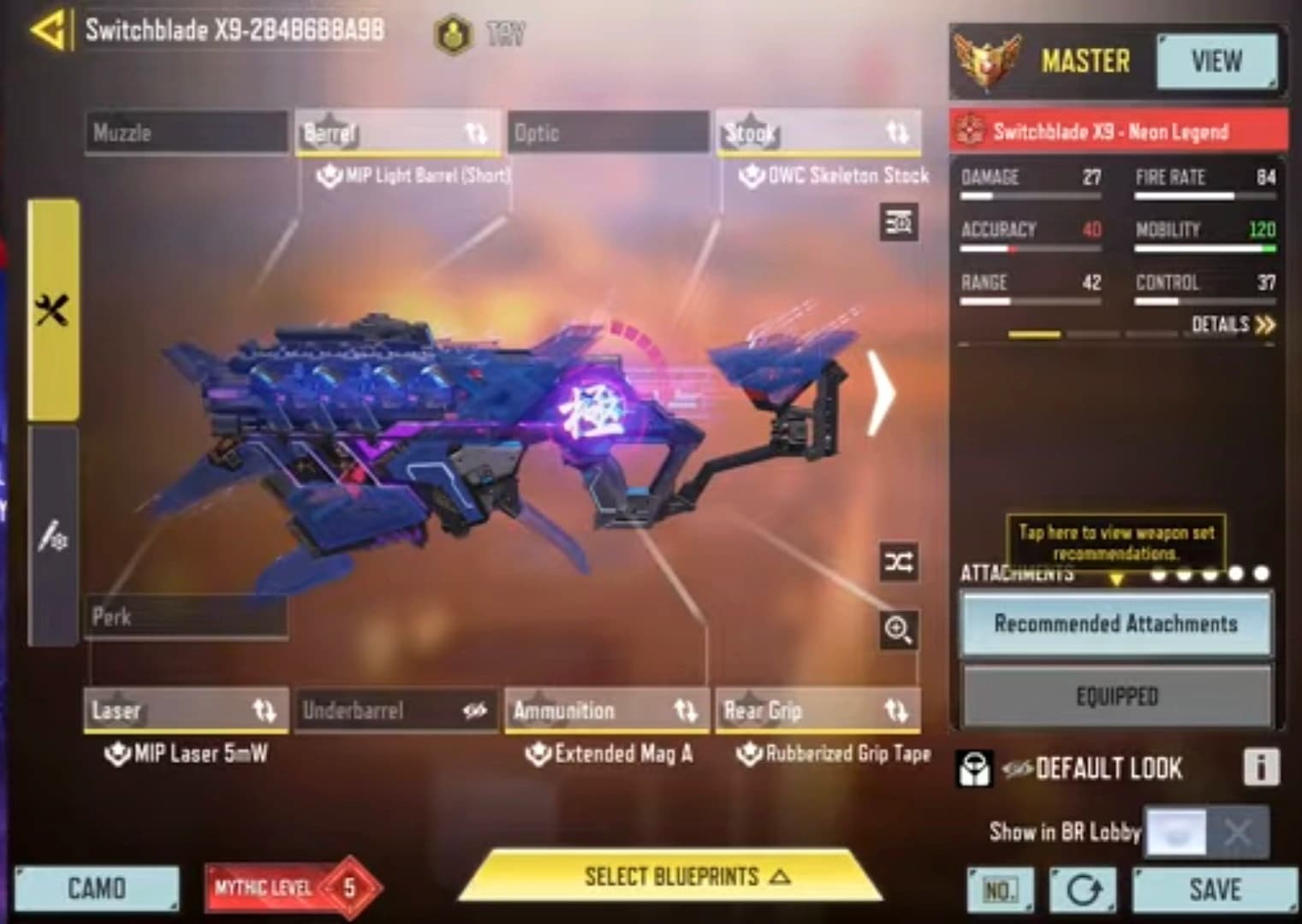Save the current loadout
This screenshot has width=1302, height=924.
[1215, 890]
